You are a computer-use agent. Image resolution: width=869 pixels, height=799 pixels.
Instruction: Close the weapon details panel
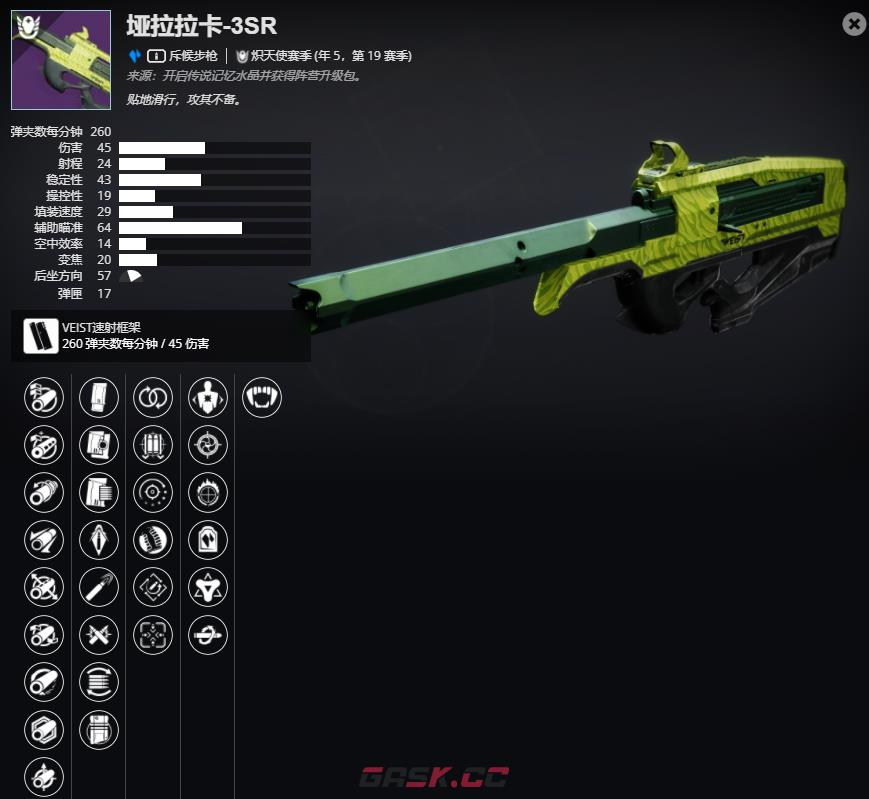(854, 24)
